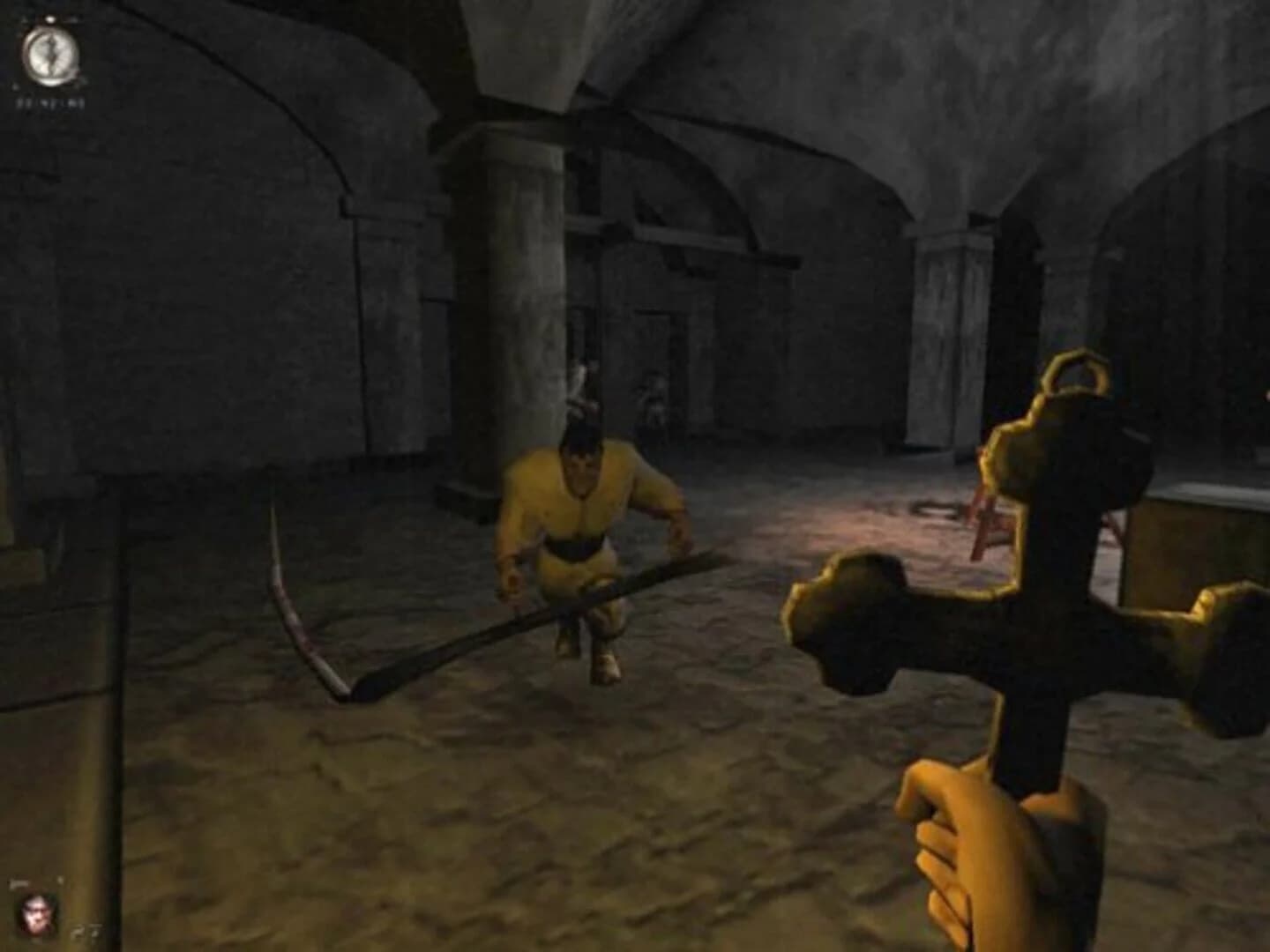Screen dimensions: 1270x952
Task: Toggle the marker left of the watch face
Action: pos(15,86)
